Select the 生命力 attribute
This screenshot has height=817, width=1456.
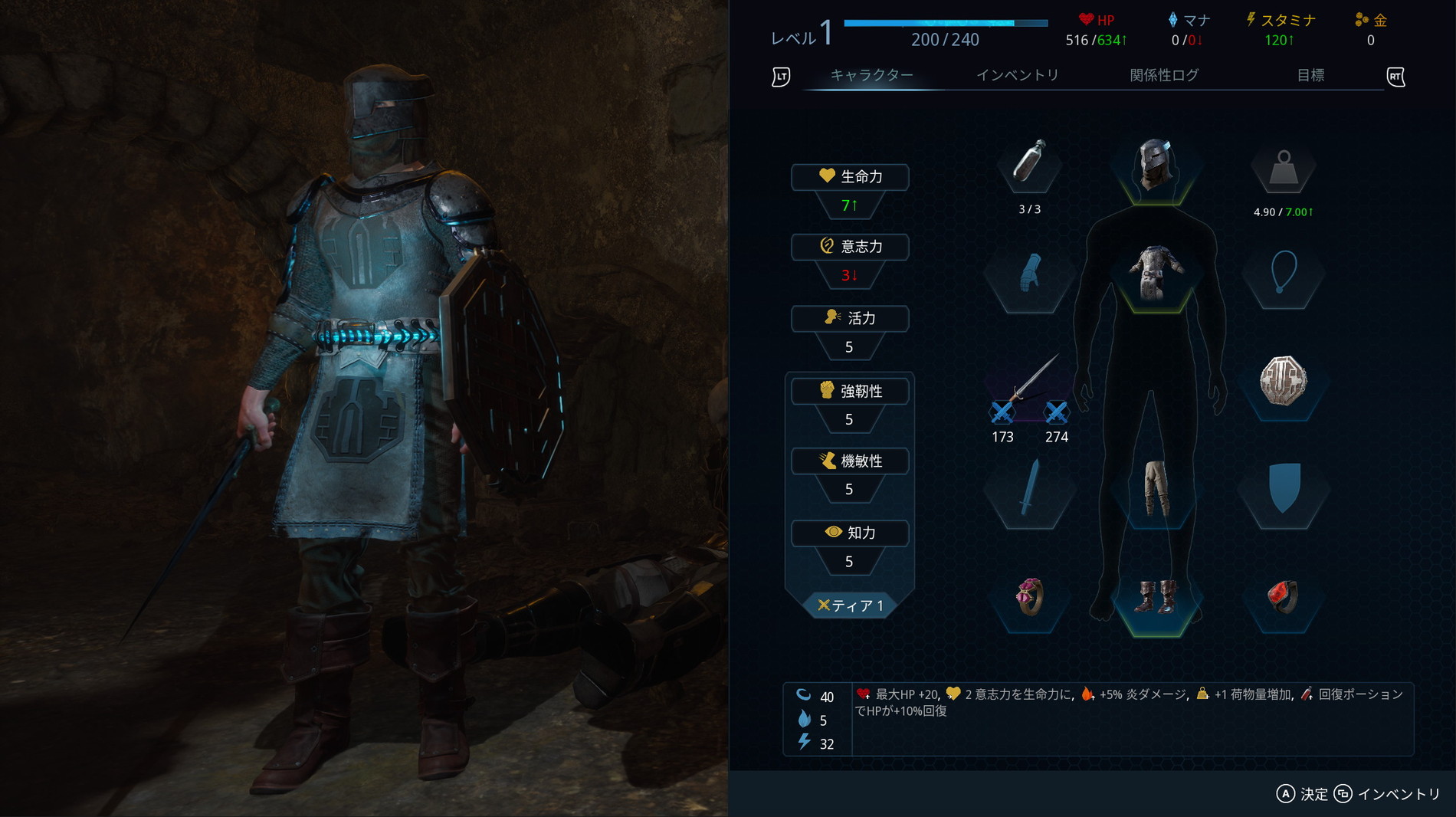coord(850,177)
